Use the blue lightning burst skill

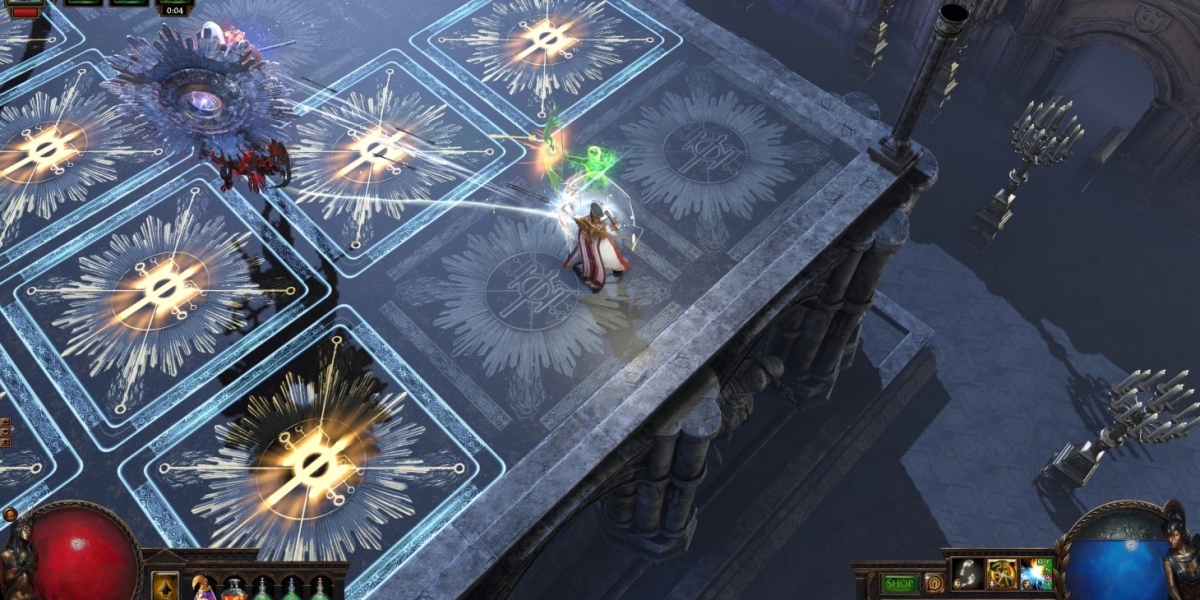tap(1037, 574)
